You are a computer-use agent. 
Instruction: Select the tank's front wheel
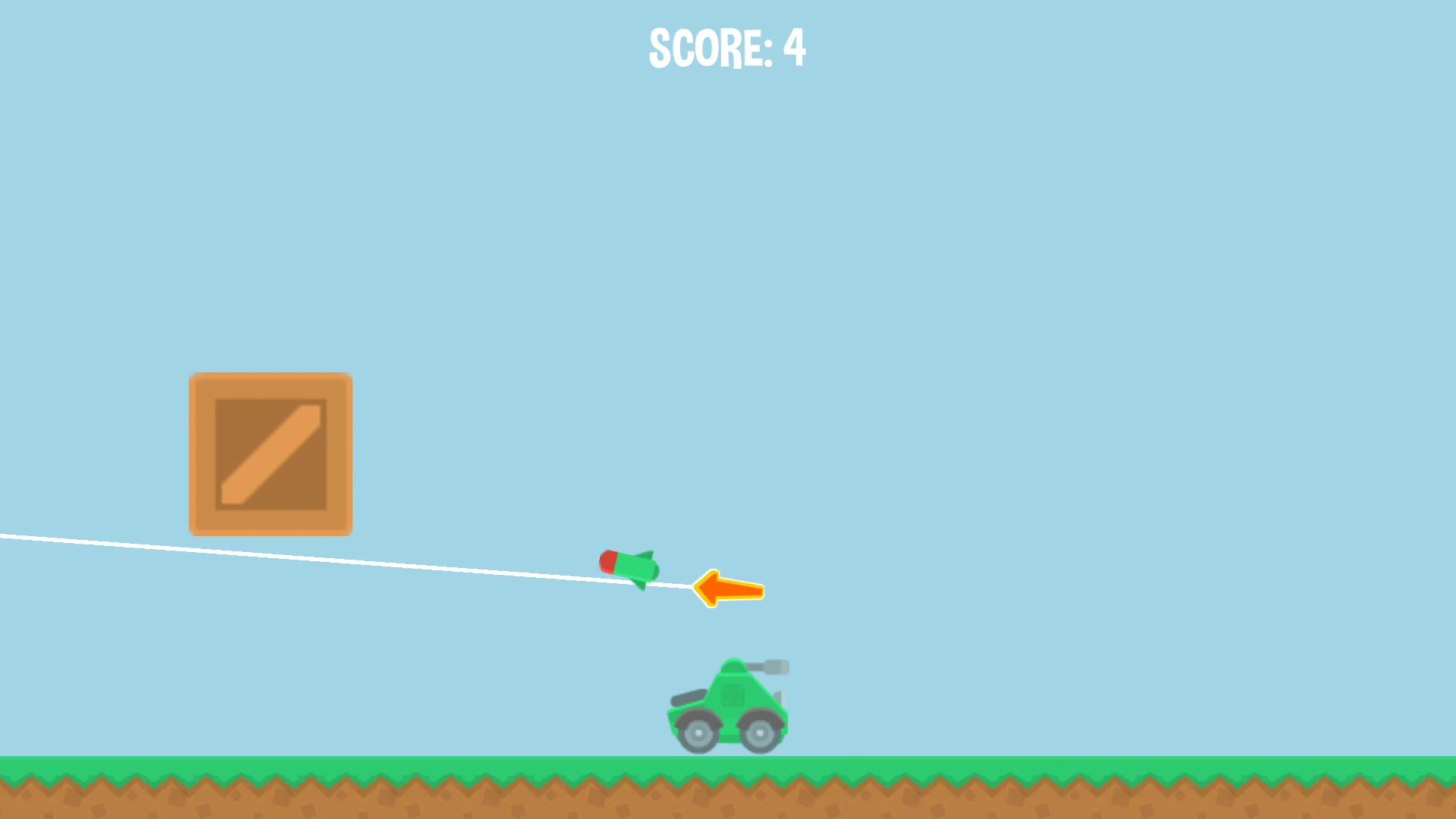click(x=760, y=733)
